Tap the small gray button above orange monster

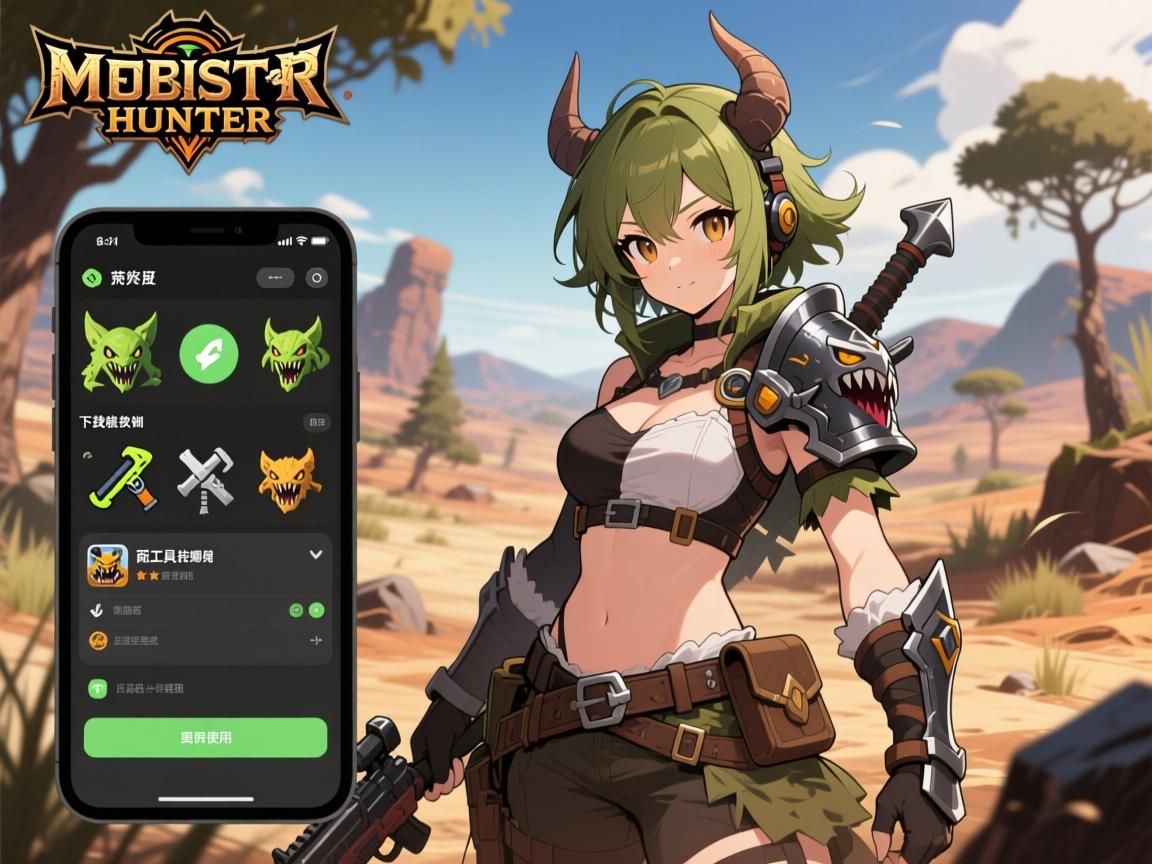316,422
